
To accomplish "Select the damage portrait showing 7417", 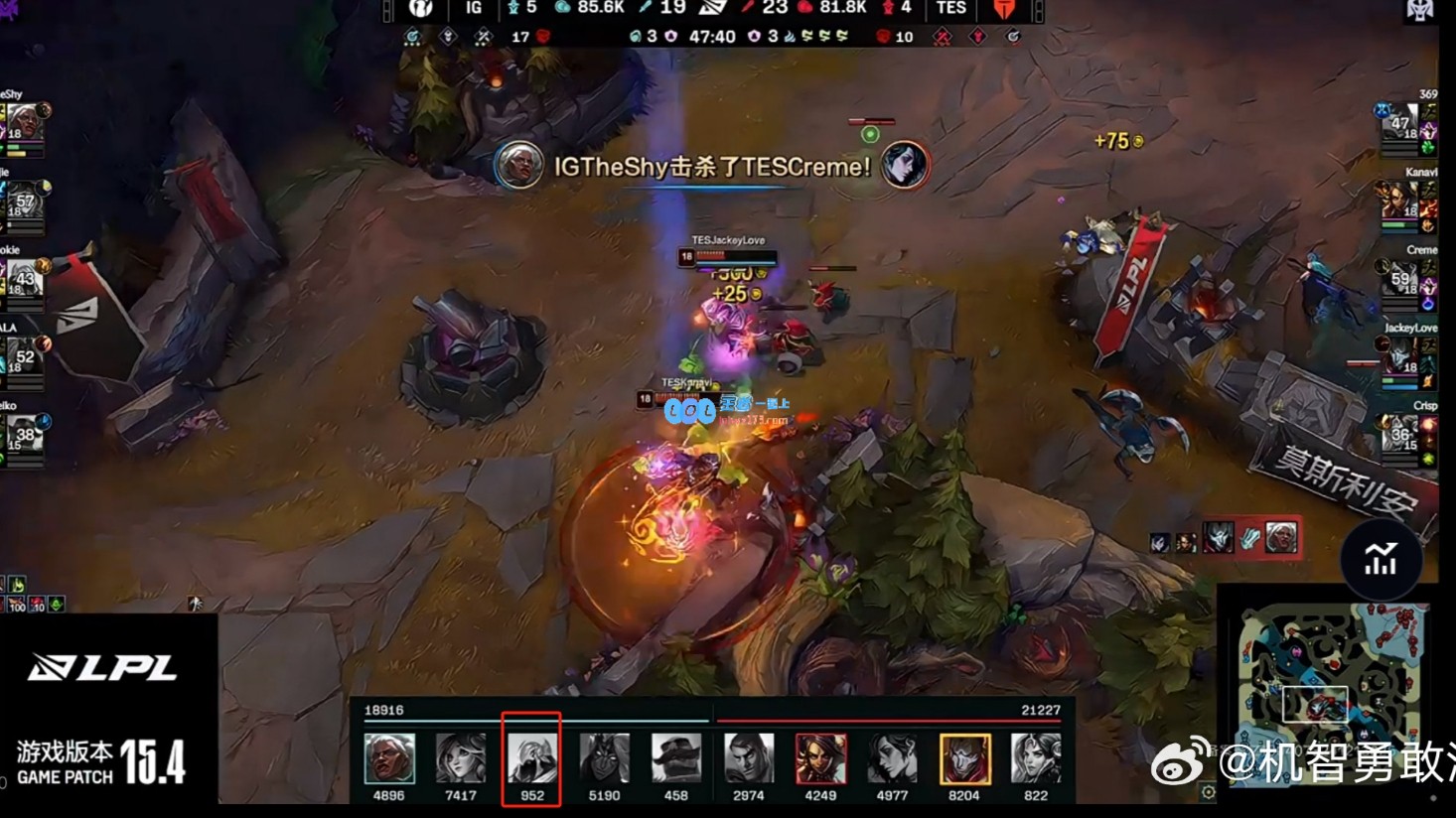I will tap(461, 758).
